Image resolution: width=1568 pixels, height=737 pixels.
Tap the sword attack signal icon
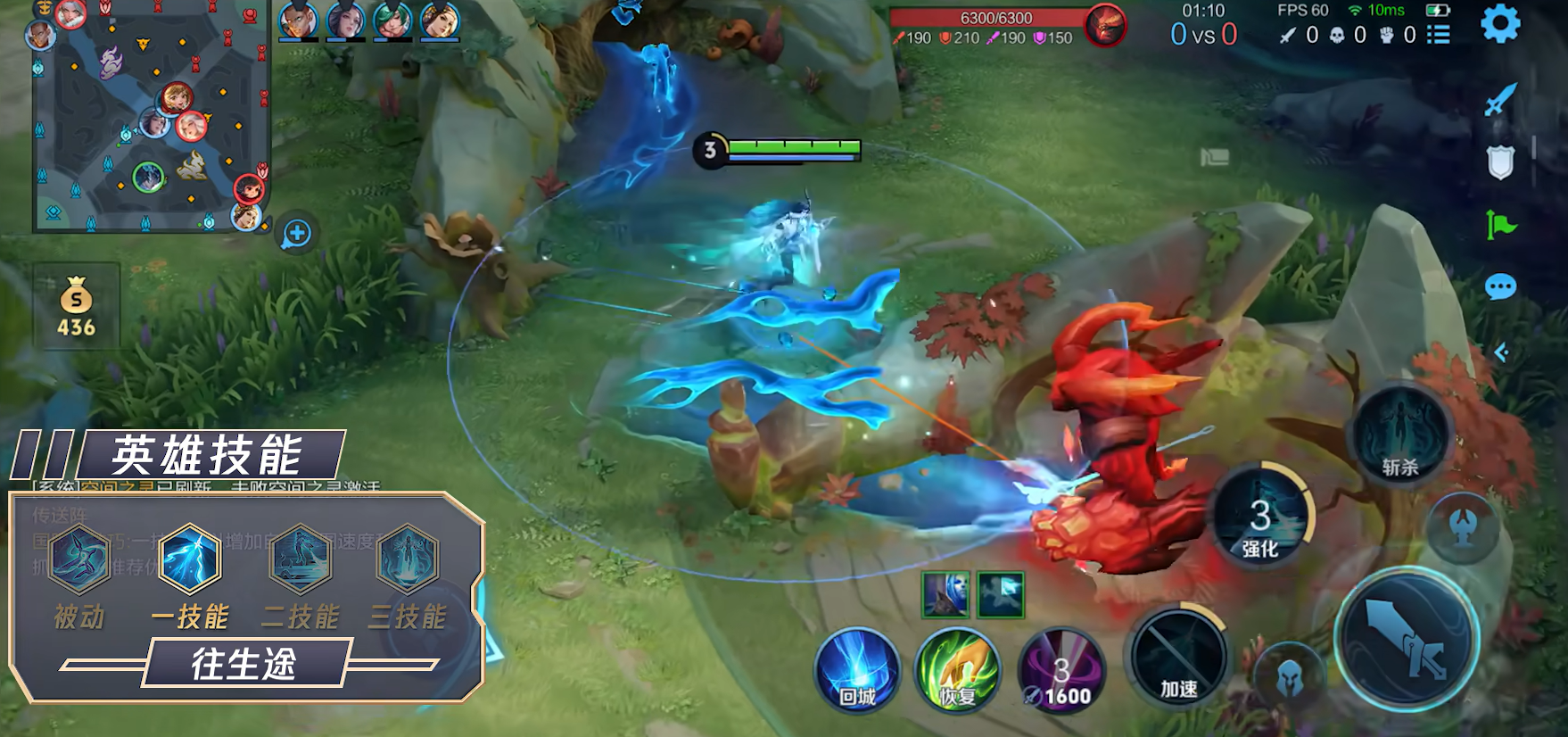[1500, 100]
